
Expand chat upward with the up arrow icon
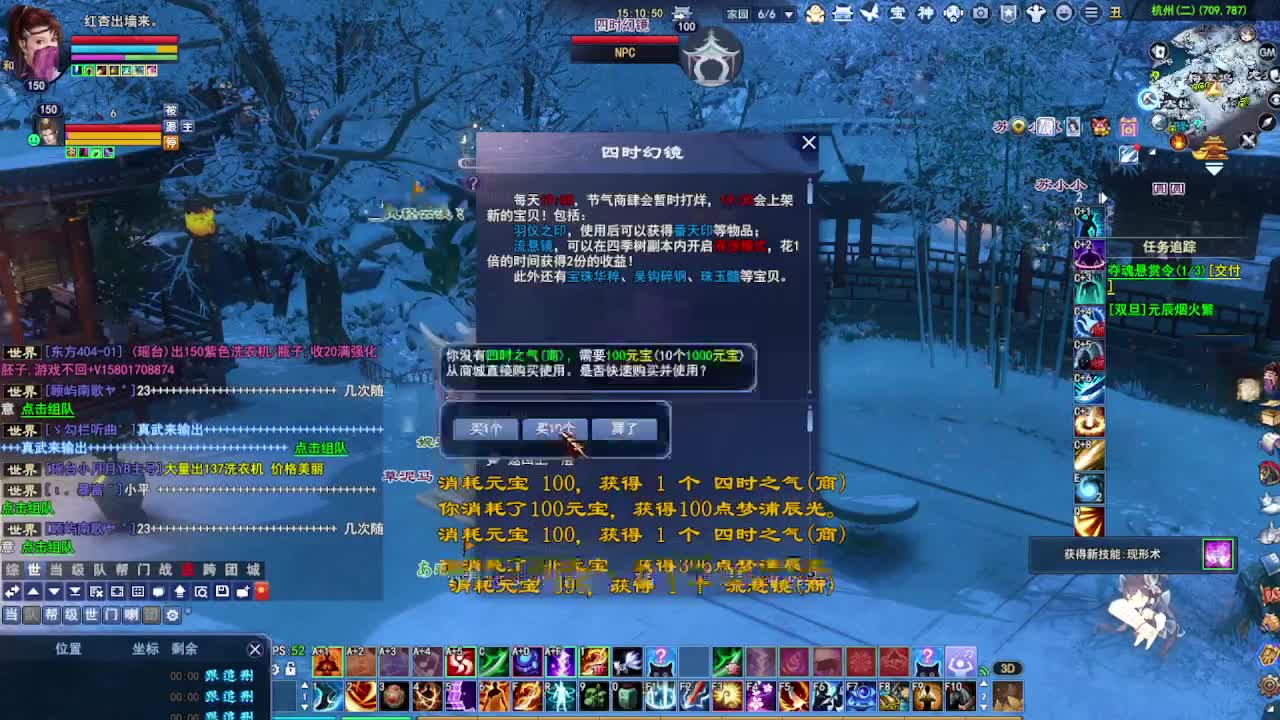point(34,592)
